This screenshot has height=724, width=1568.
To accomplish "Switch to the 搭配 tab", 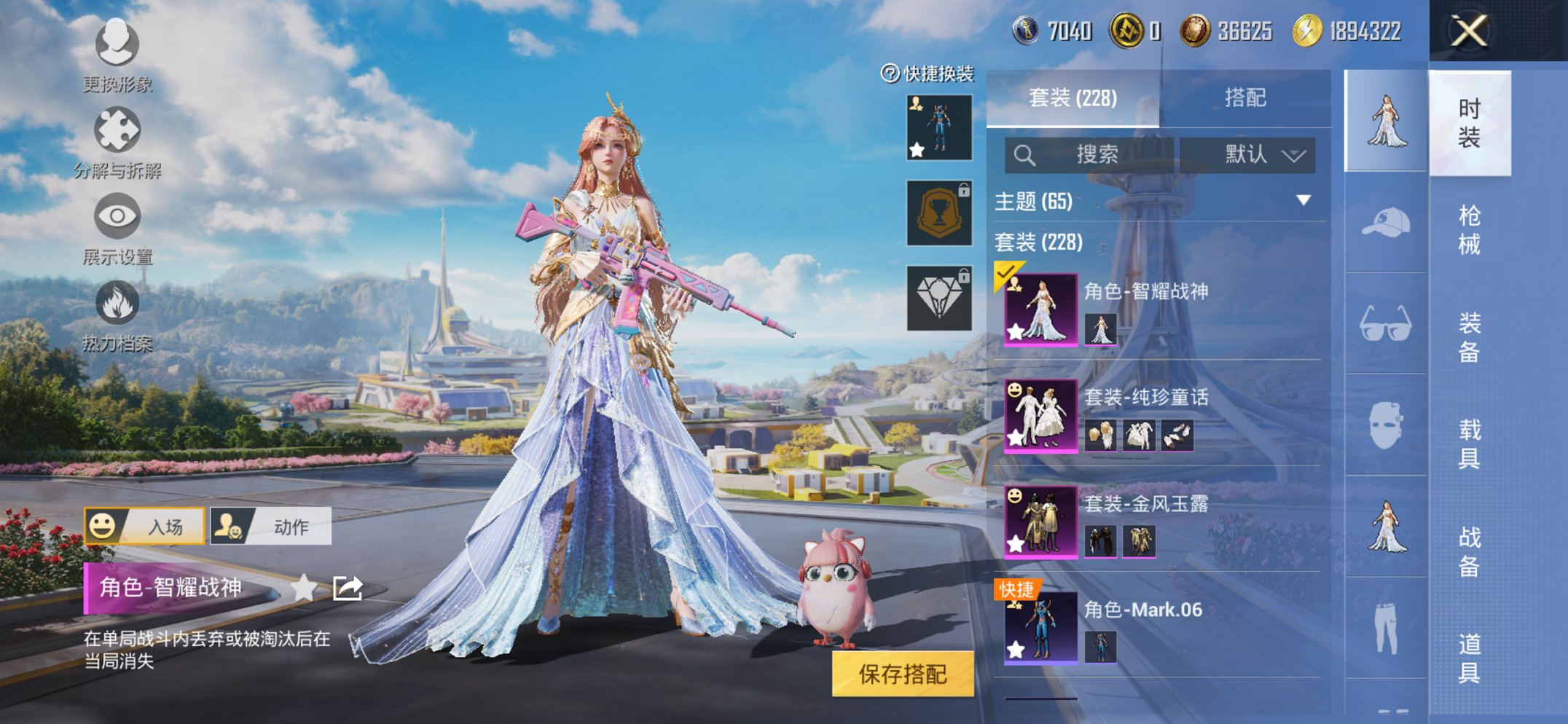I will point(1244,98).
